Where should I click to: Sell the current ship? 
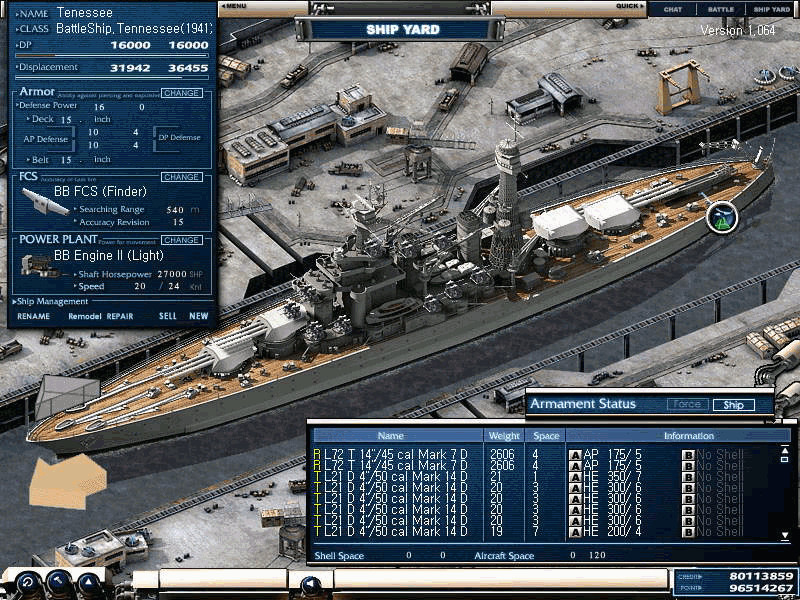pyautogui.click(x=167, y=316)
